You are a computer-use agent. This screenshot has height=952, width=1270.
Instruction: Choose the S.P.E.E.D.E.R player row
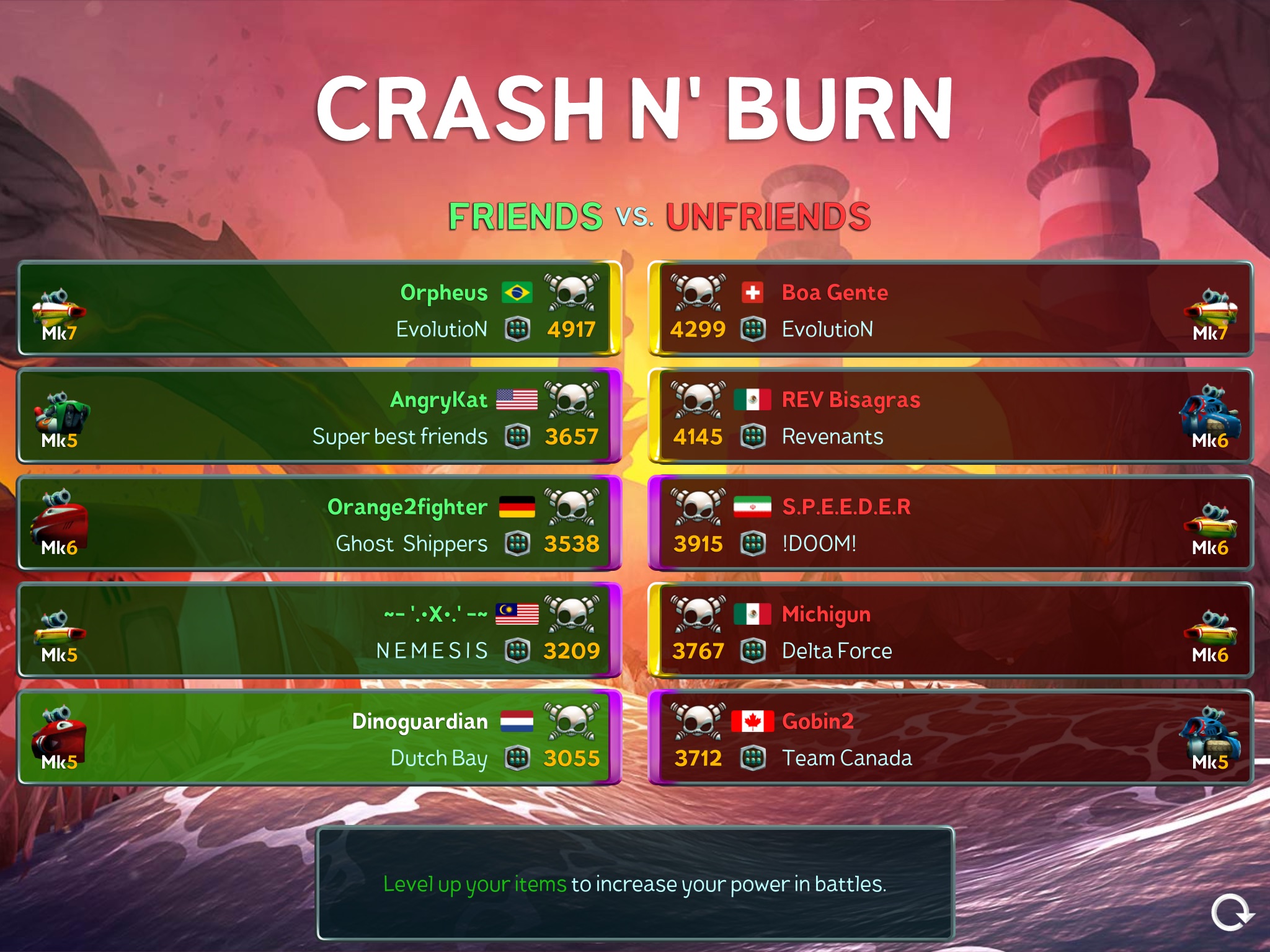[x=950, y=523]
